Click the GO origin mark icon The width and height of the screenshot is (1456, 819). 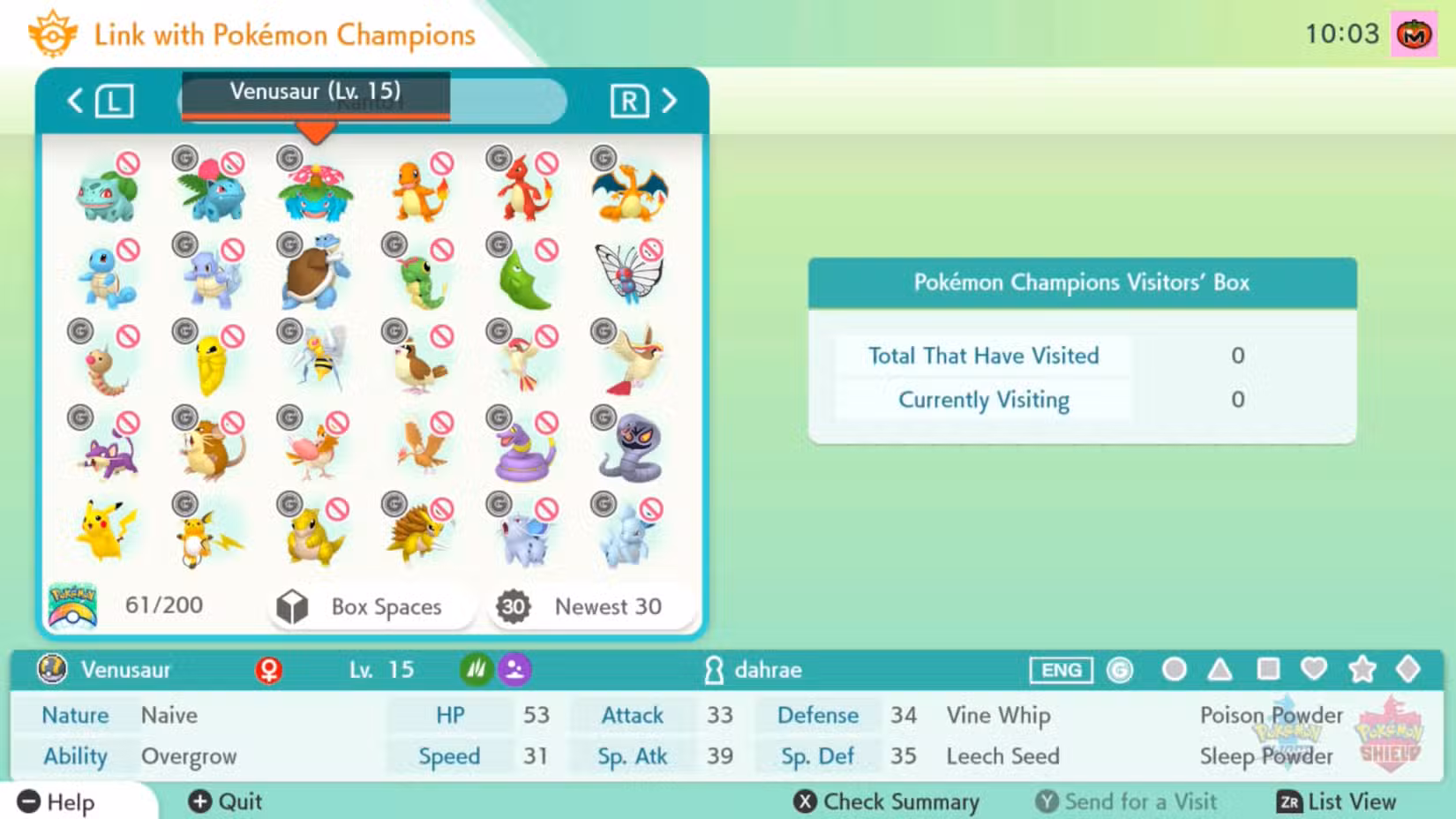(1121, 670)
